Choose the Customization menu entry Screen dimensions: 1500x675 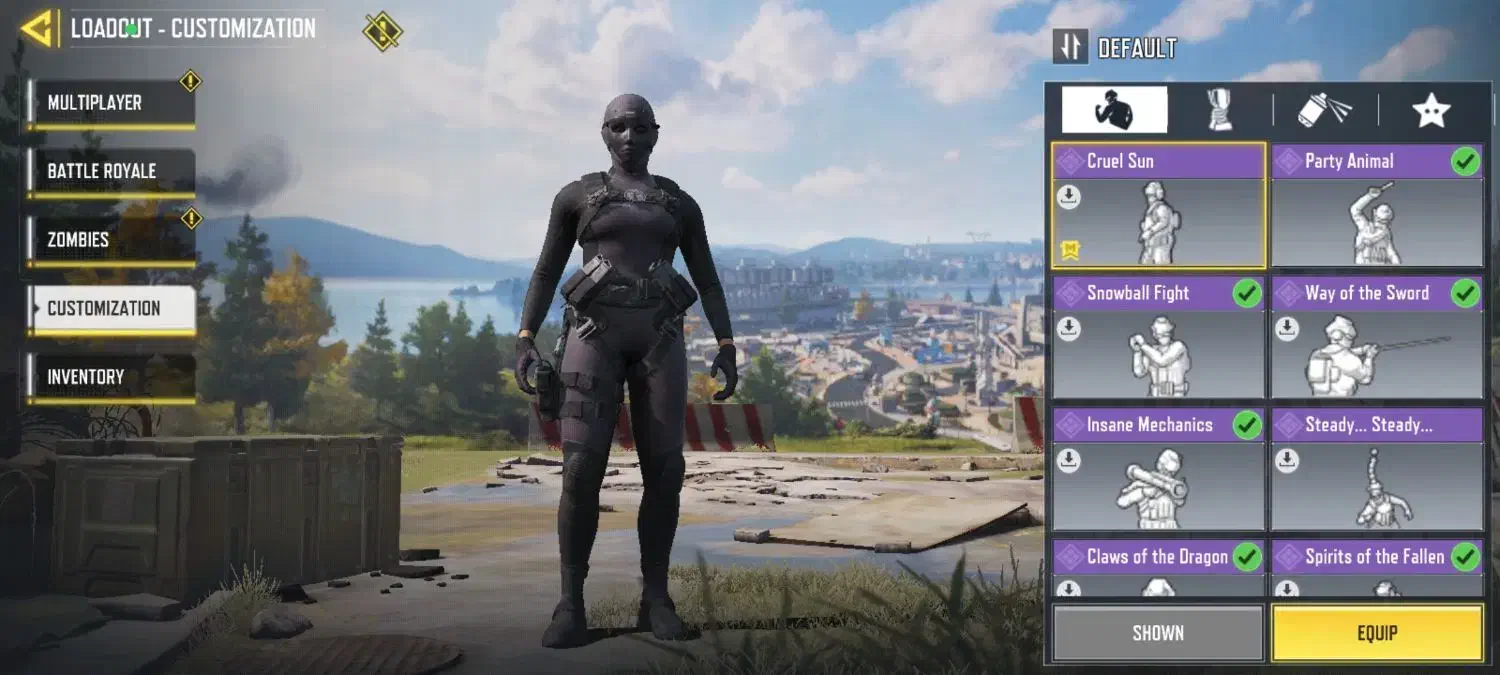coord(110,308)
